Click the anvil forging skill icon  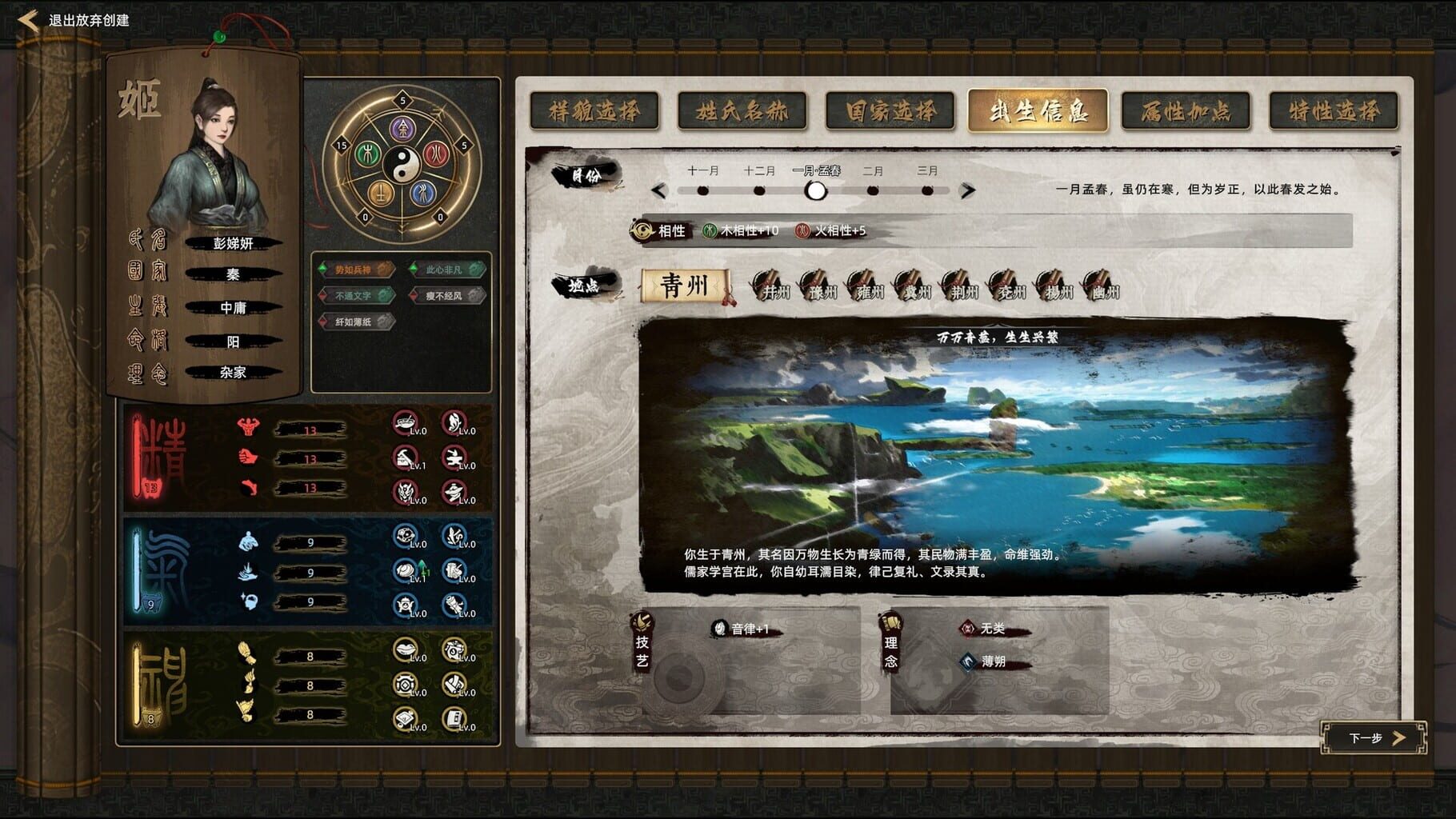tap(454, 457)
